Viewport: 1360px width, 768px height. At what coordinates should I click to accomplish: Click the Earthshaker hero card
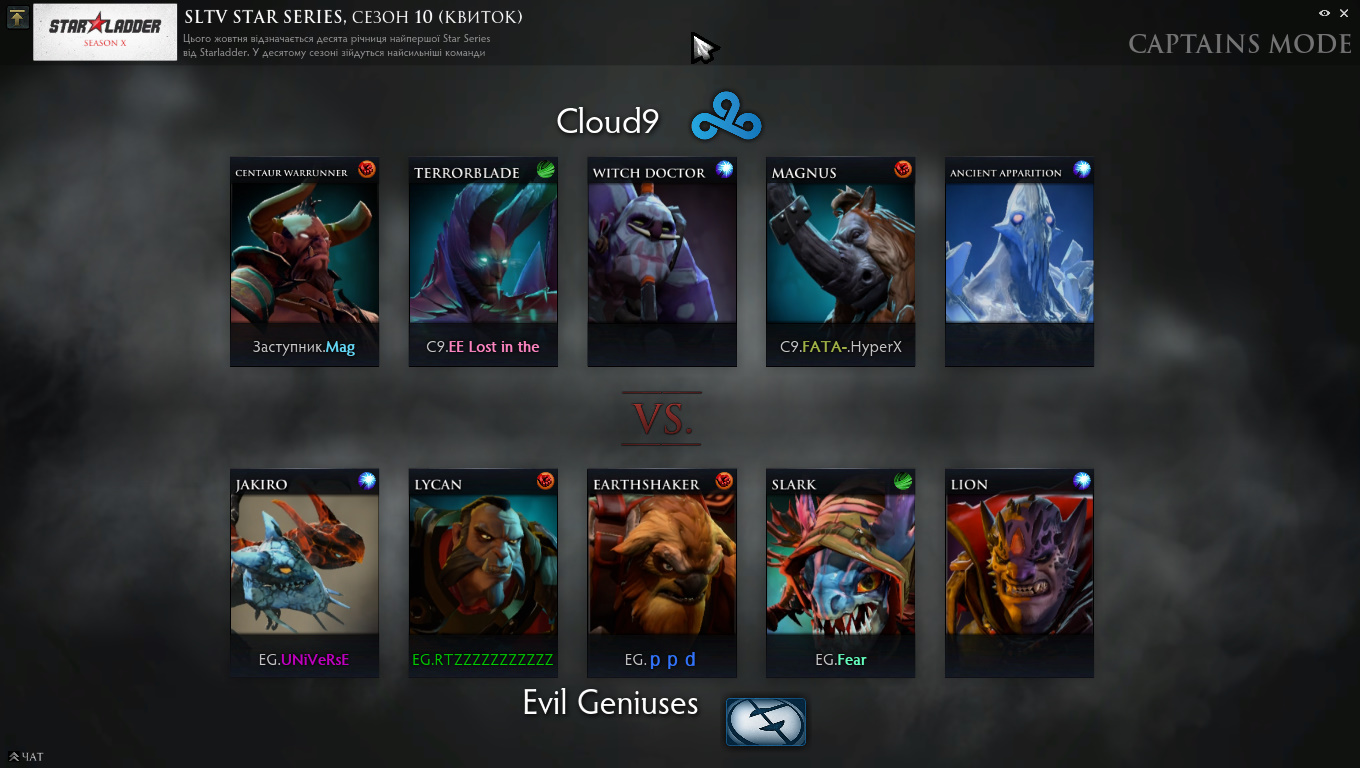662,573
